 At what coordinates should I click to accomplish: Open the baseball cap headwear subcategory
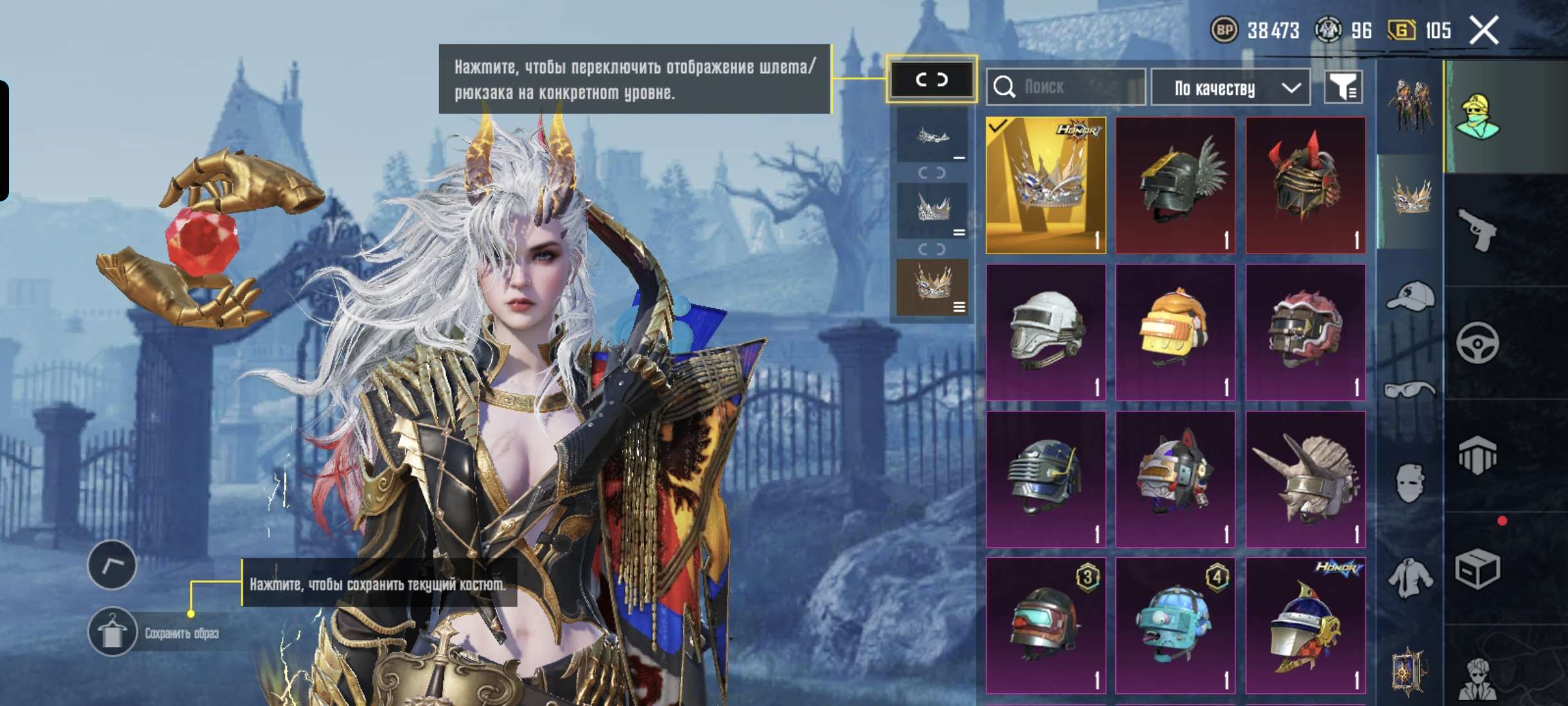click(1410, 296)
